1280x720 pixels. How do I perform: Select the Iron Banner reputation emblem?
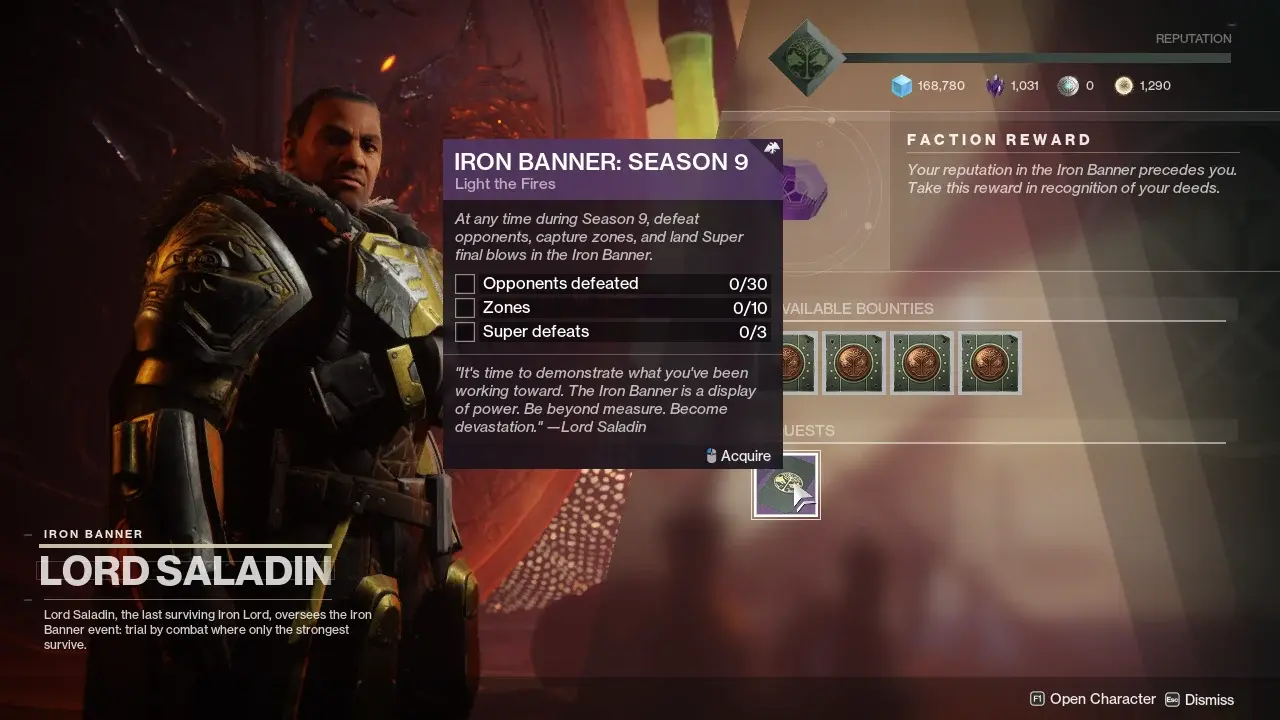click(x=806, y=58)
